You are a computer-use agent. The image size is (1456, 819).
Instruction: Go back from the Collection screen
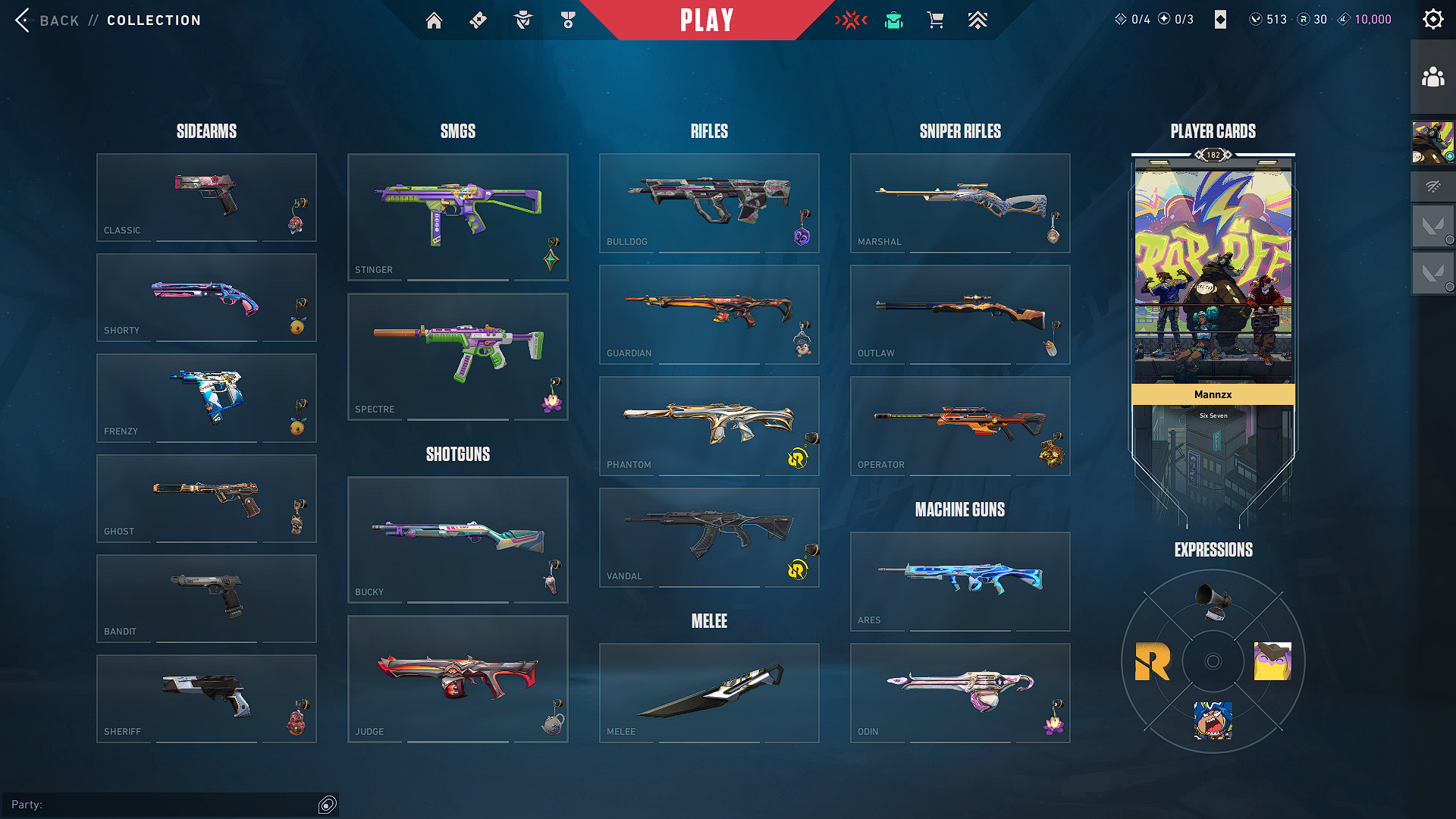47,20
